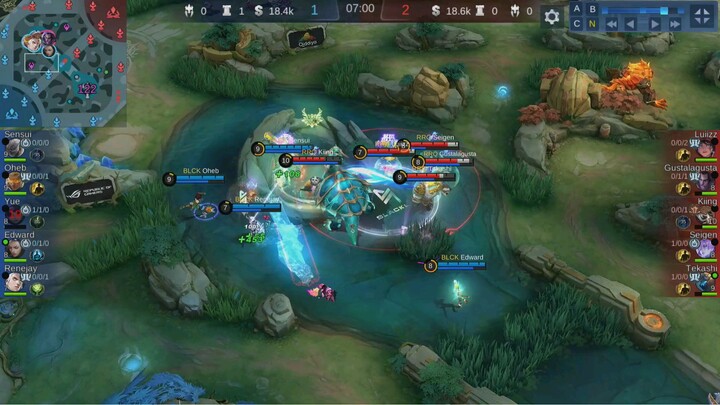Click the single right arrow play button
Viewport: 720px width, 405px height.
[x=655, y=24]
